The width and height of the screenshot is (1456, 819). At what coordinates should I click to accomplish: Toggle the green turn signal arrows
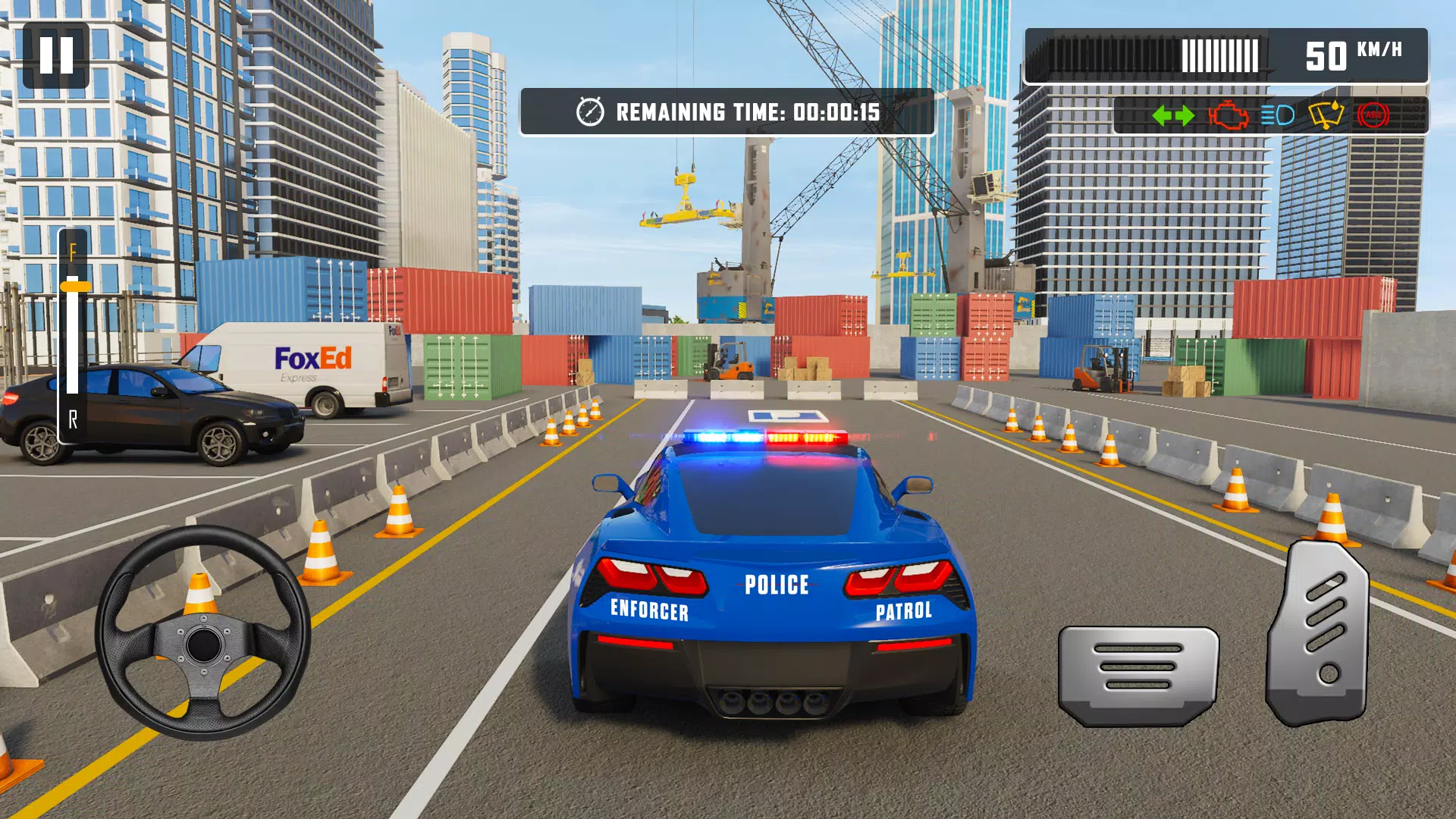(x=1172, y=116)
